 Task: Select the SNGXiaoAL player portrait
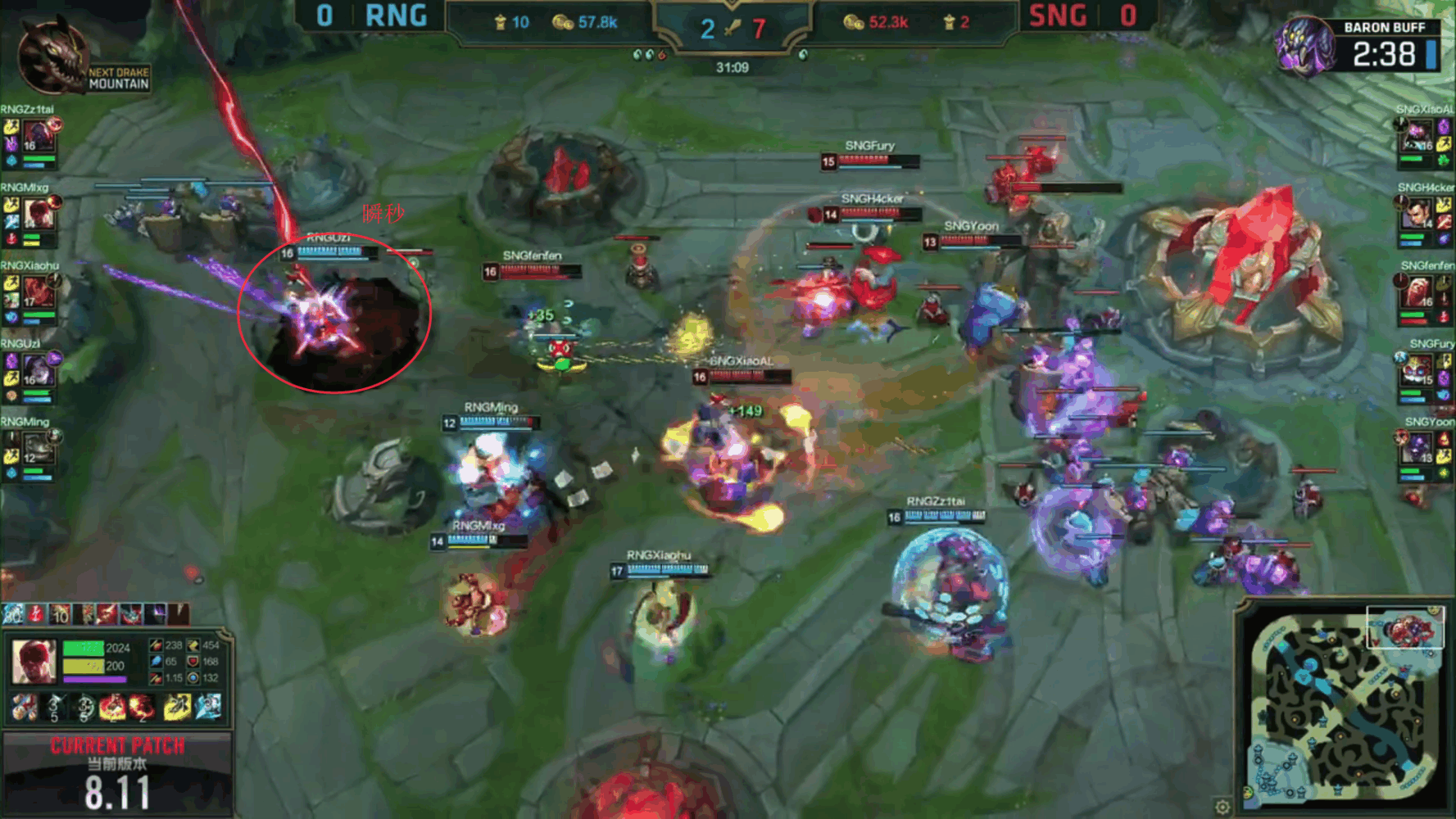coord(1418,136)
